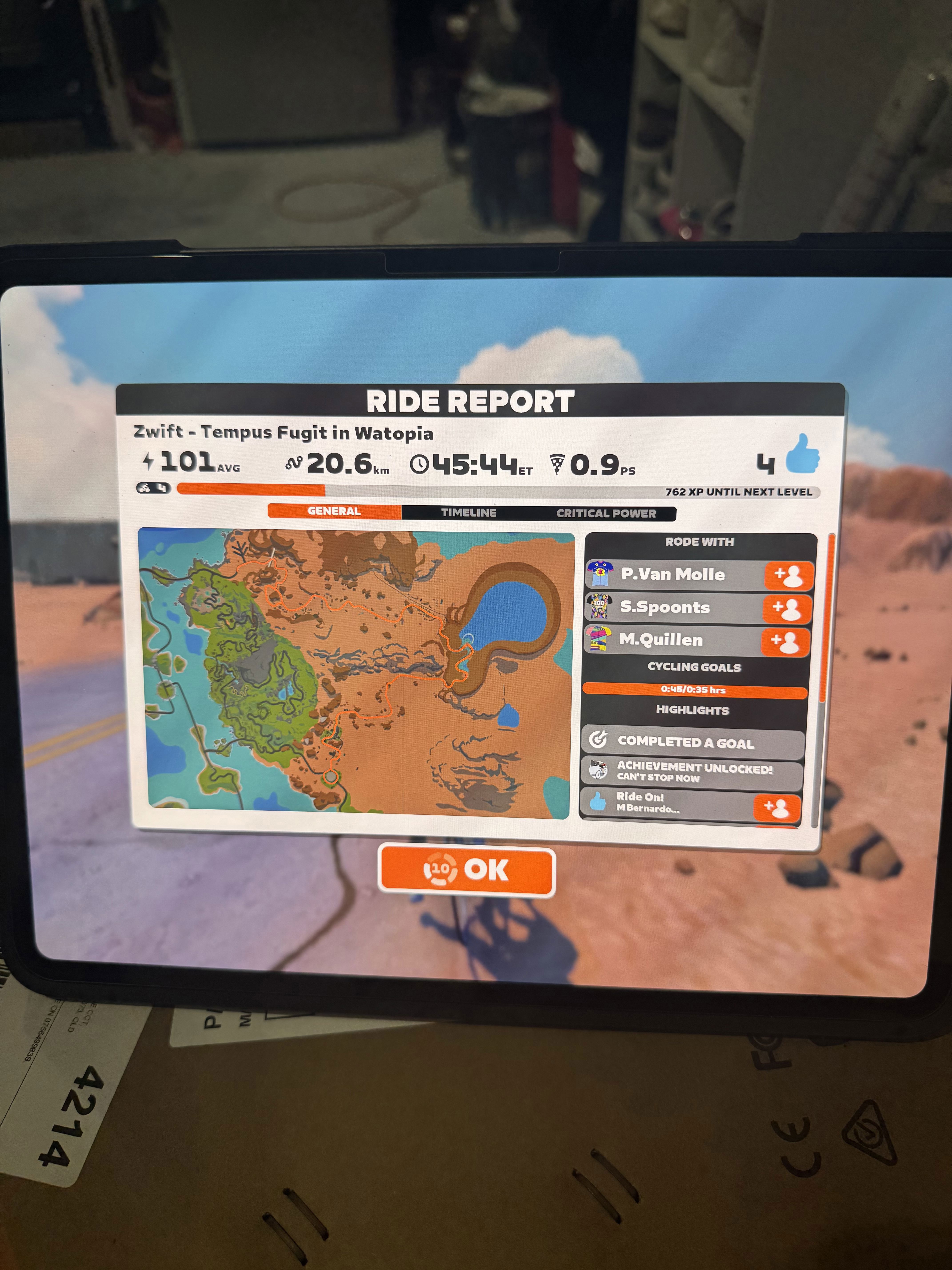Switch to the Timeline tab
This screenshot has height=1270, width=952.
click(468, 513)
